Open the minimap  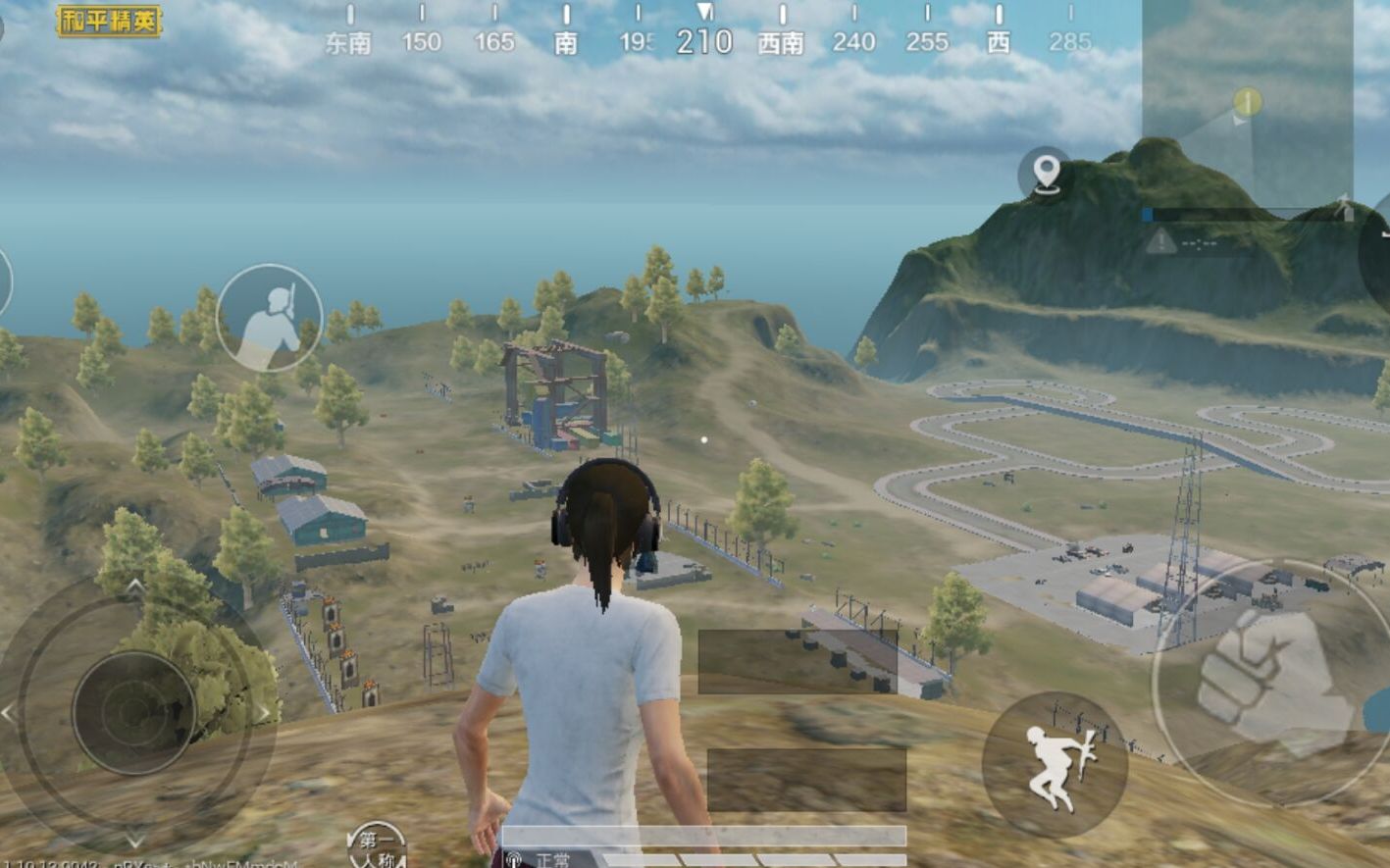(x=1247, y=102)
